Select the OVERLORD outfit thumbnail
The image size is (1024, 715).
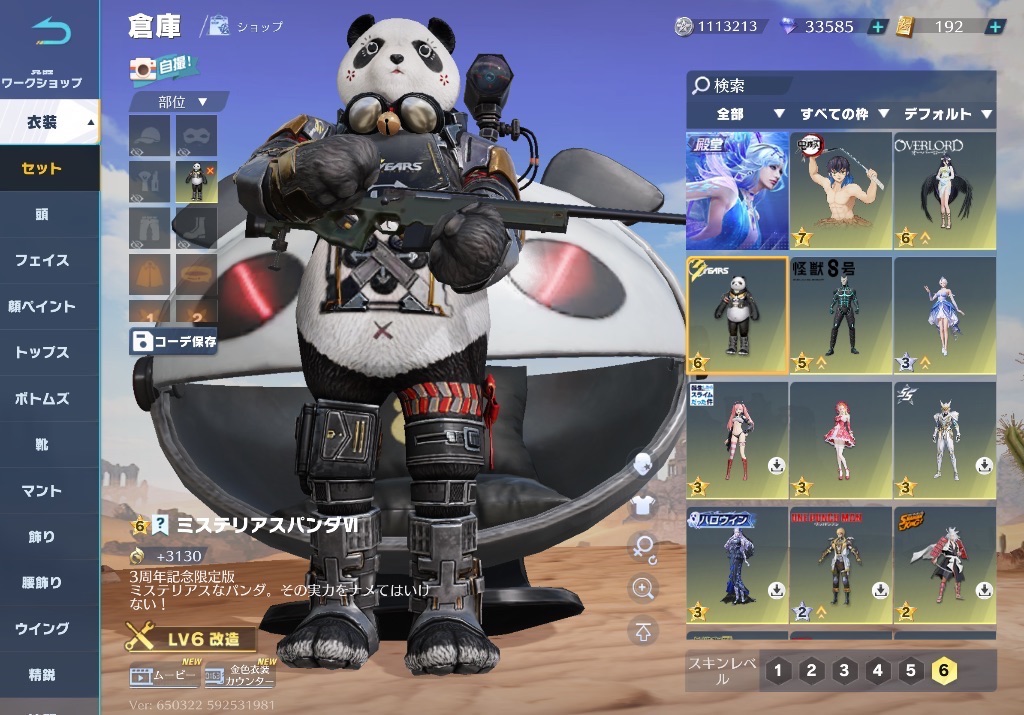coord(944,190)
